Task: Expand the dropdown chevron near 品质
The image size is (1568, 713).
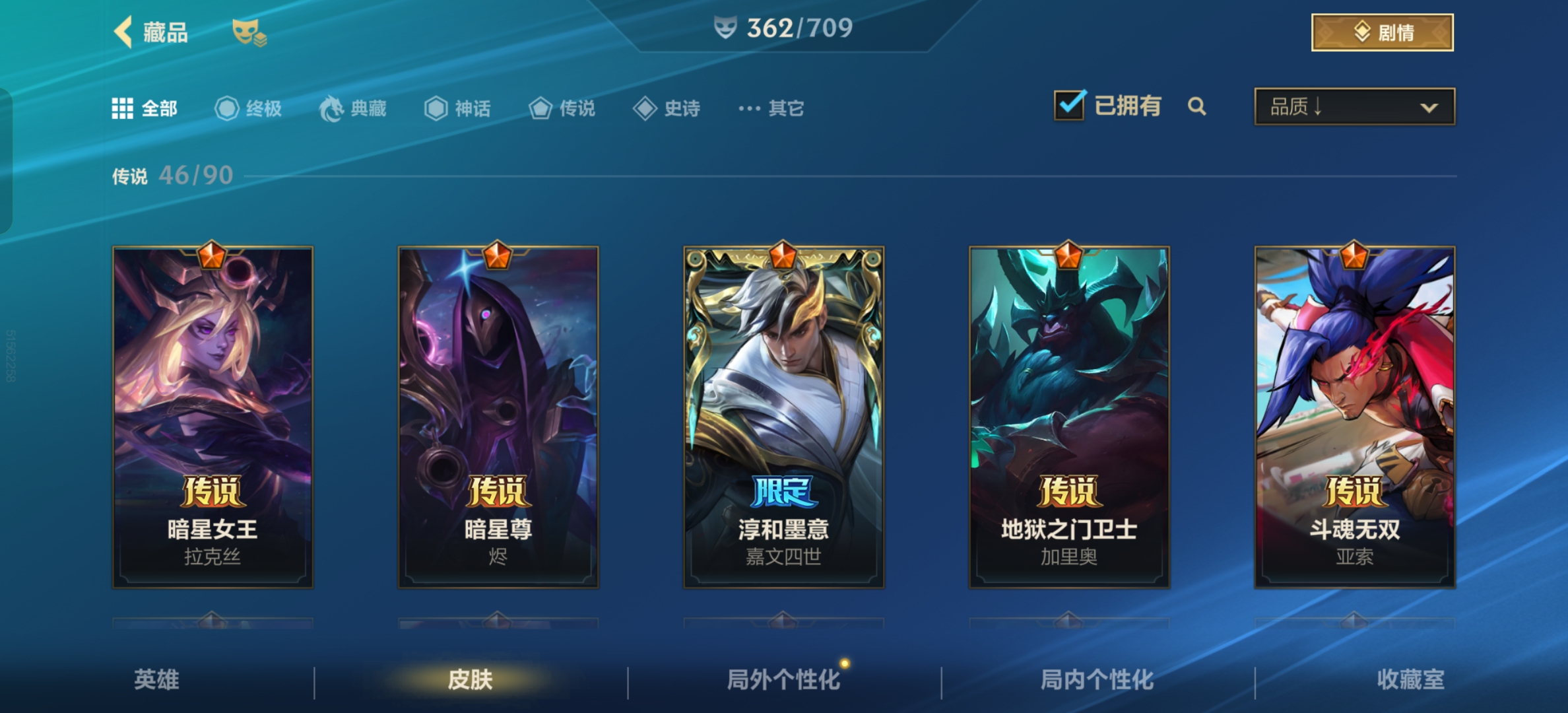Action: [x=1429, y=107]
